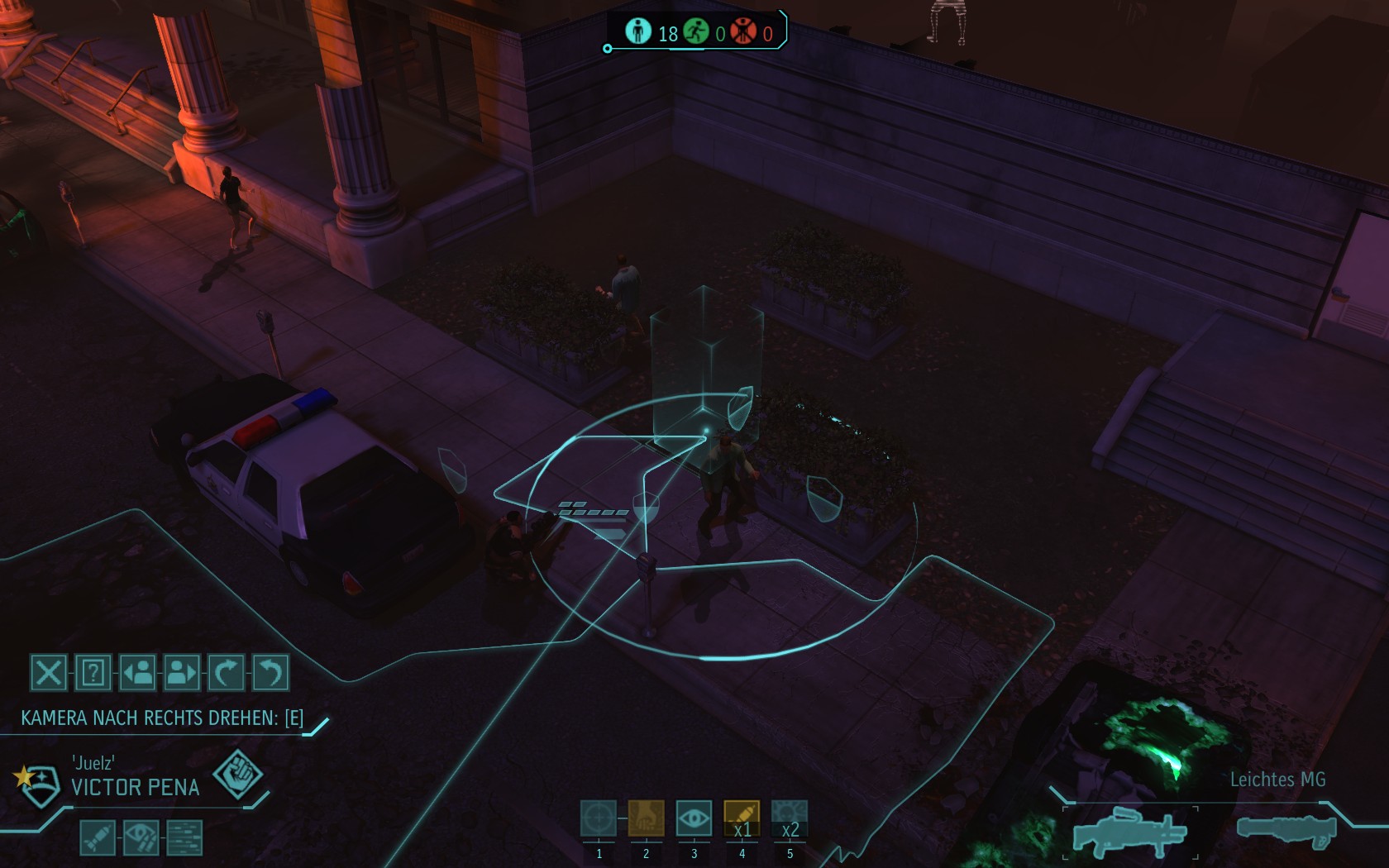Click the eye-and-bullets perk icon
The height and width of the screenshot is (868, 1389).
pyautogui.click(x=141, y=837)
